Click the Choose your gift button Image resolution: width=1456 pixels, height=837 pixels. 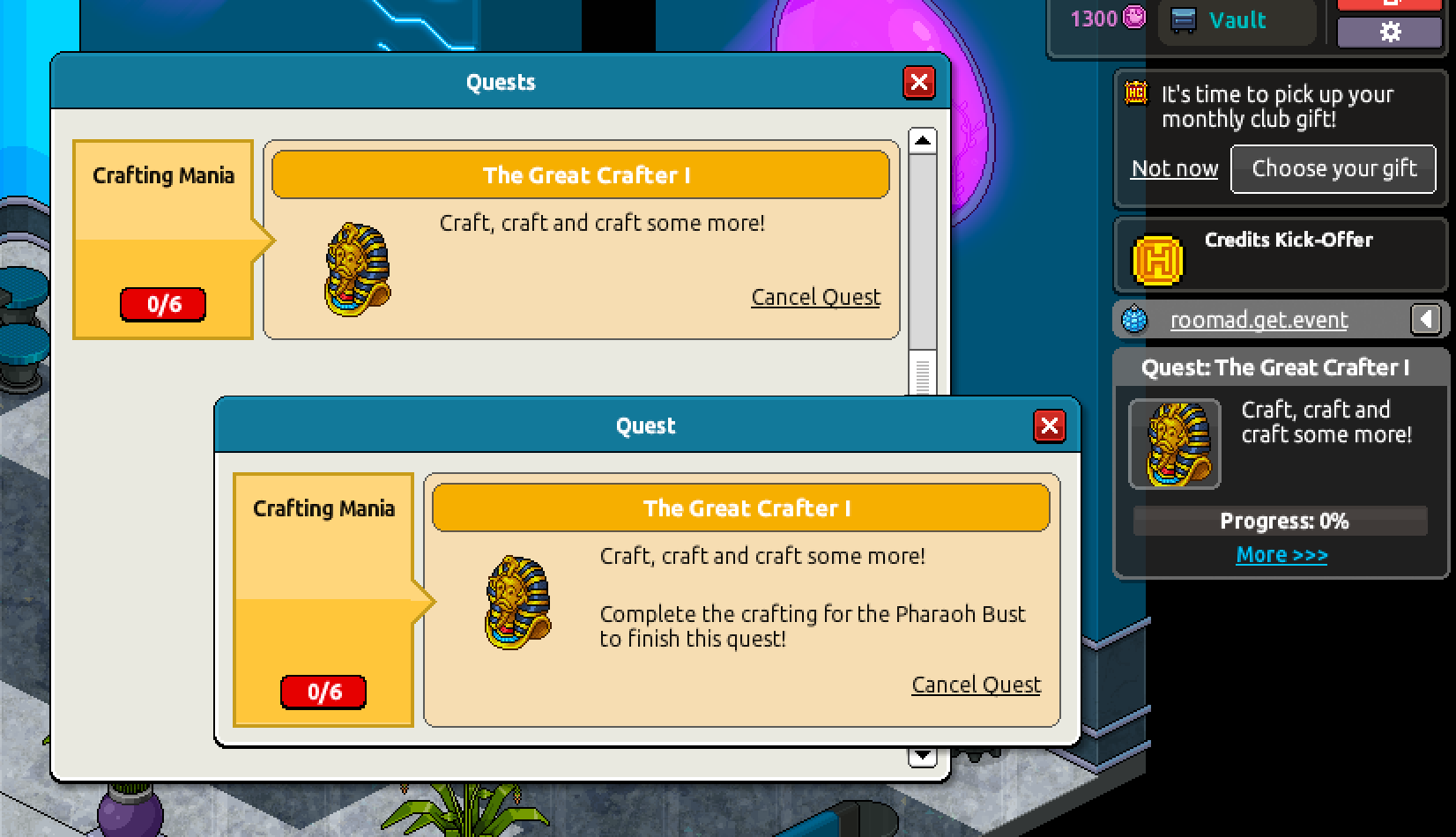tap(1333, 168)
